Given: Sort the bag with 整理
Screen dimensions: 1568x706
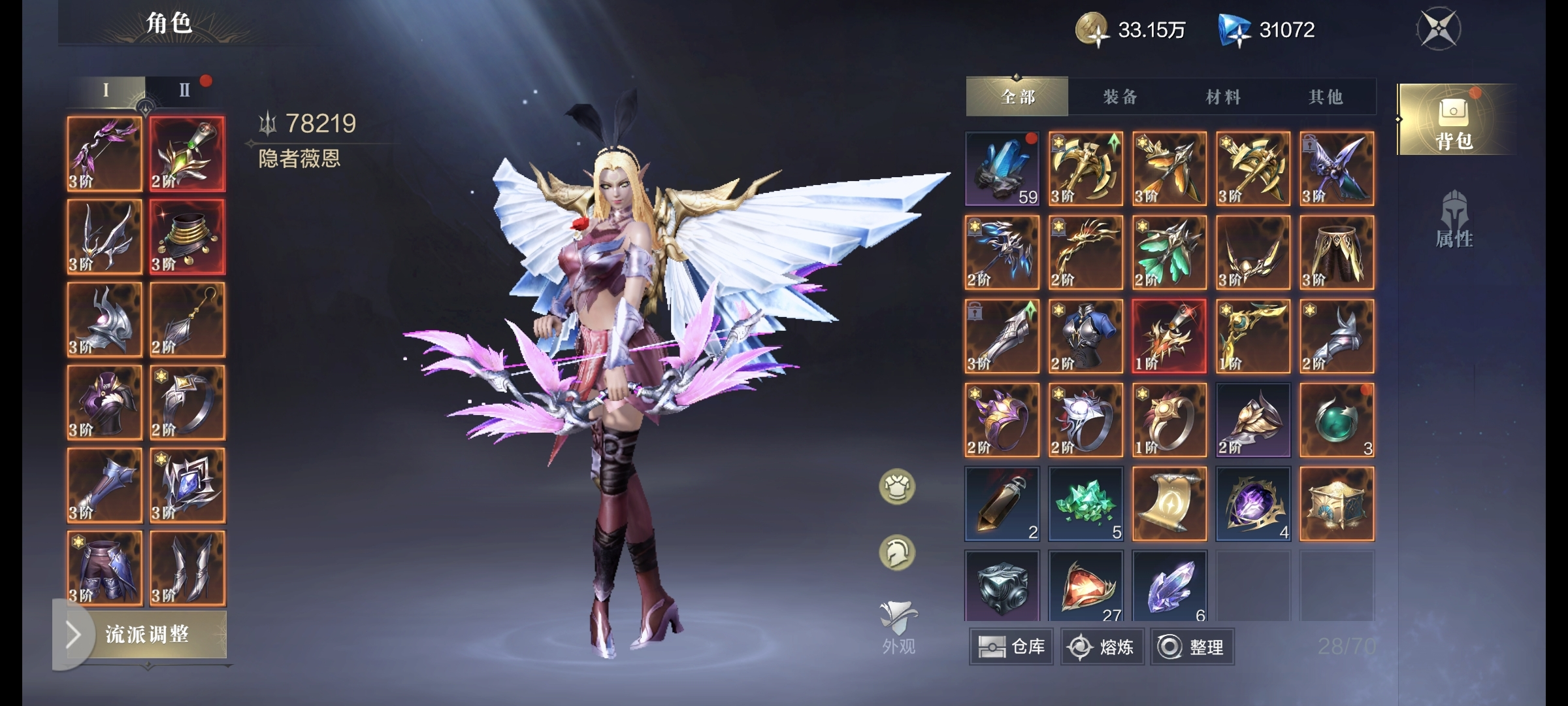Looking at the screenshot, I should (x=1192, y=647).
